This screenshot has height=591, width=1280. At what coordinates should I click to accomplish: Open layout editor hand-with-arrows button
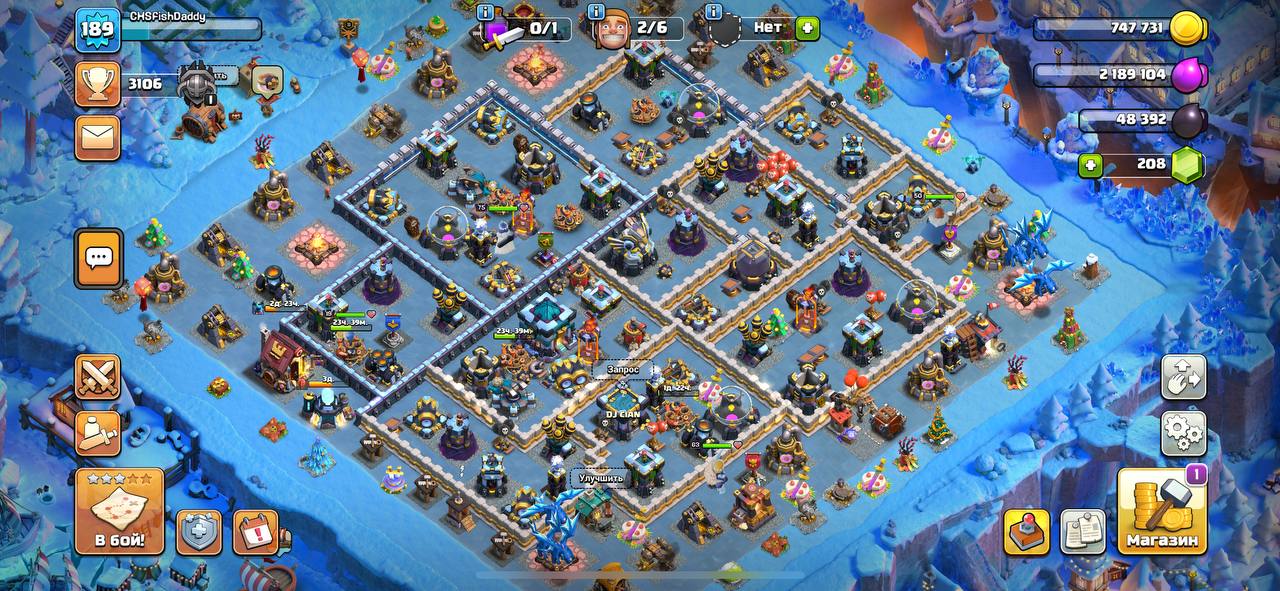[x=1183, y=377]
